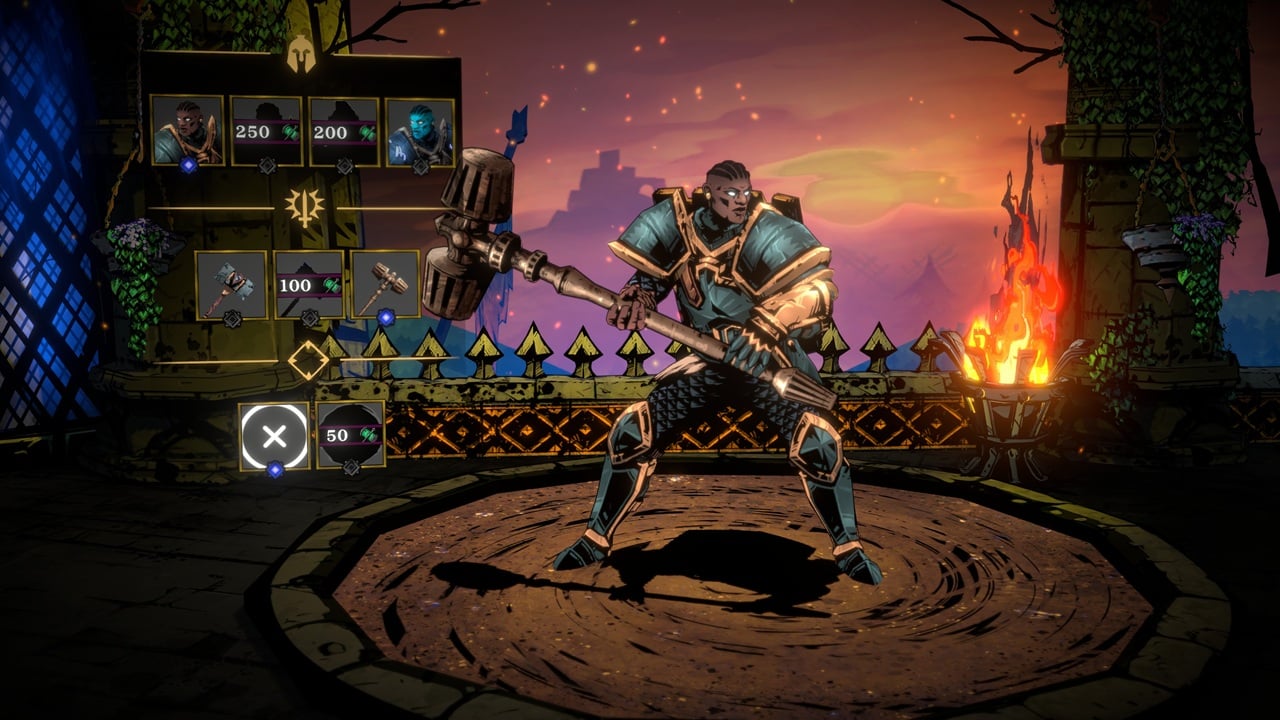1280x720 pixels.
Task: Select the default dark-skinned warrior skin
Action: (187, 130)
